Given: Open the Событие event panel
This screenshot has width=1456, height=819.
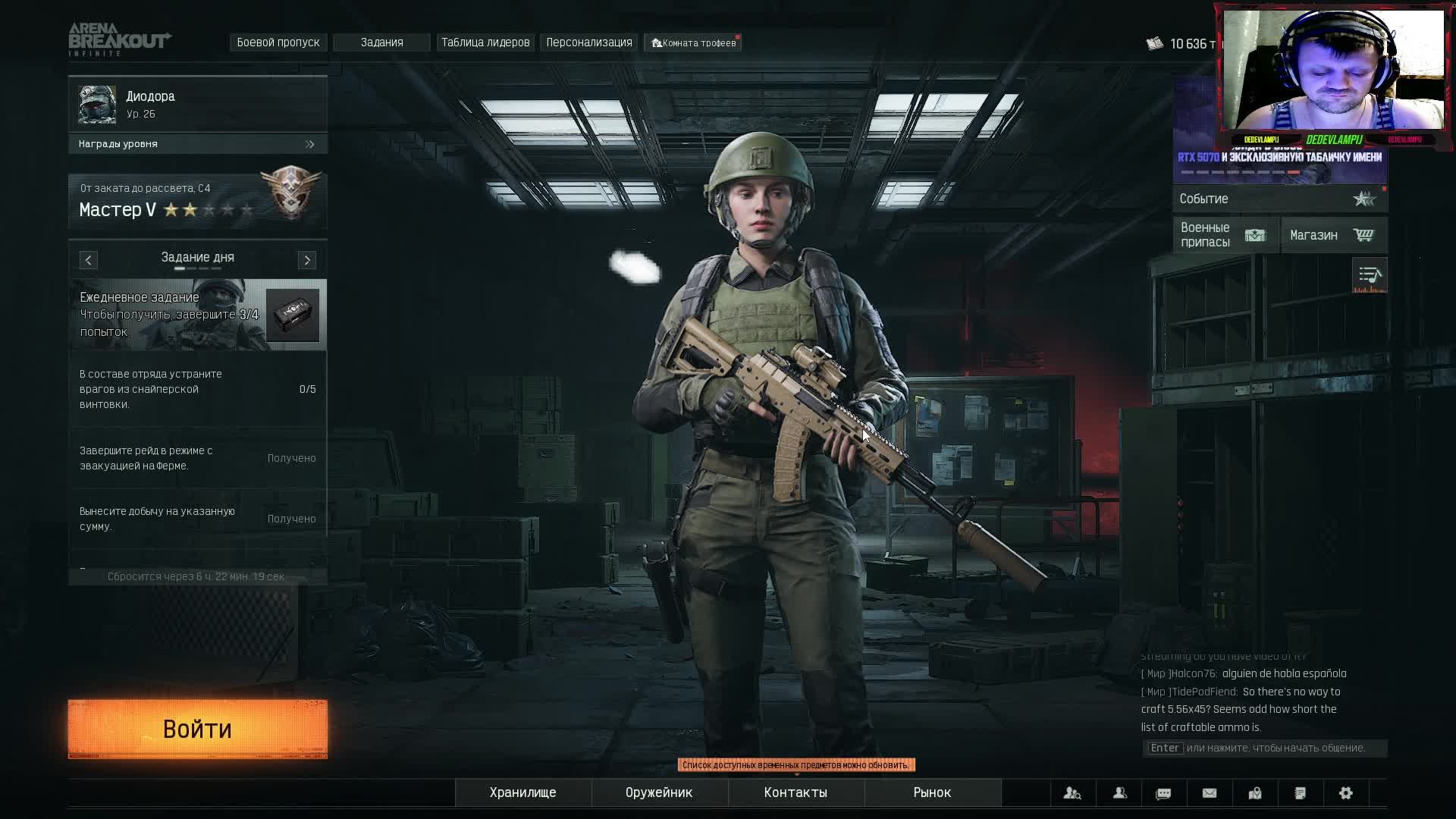Looking at the screenshot, I should (x=1279, y=199).
